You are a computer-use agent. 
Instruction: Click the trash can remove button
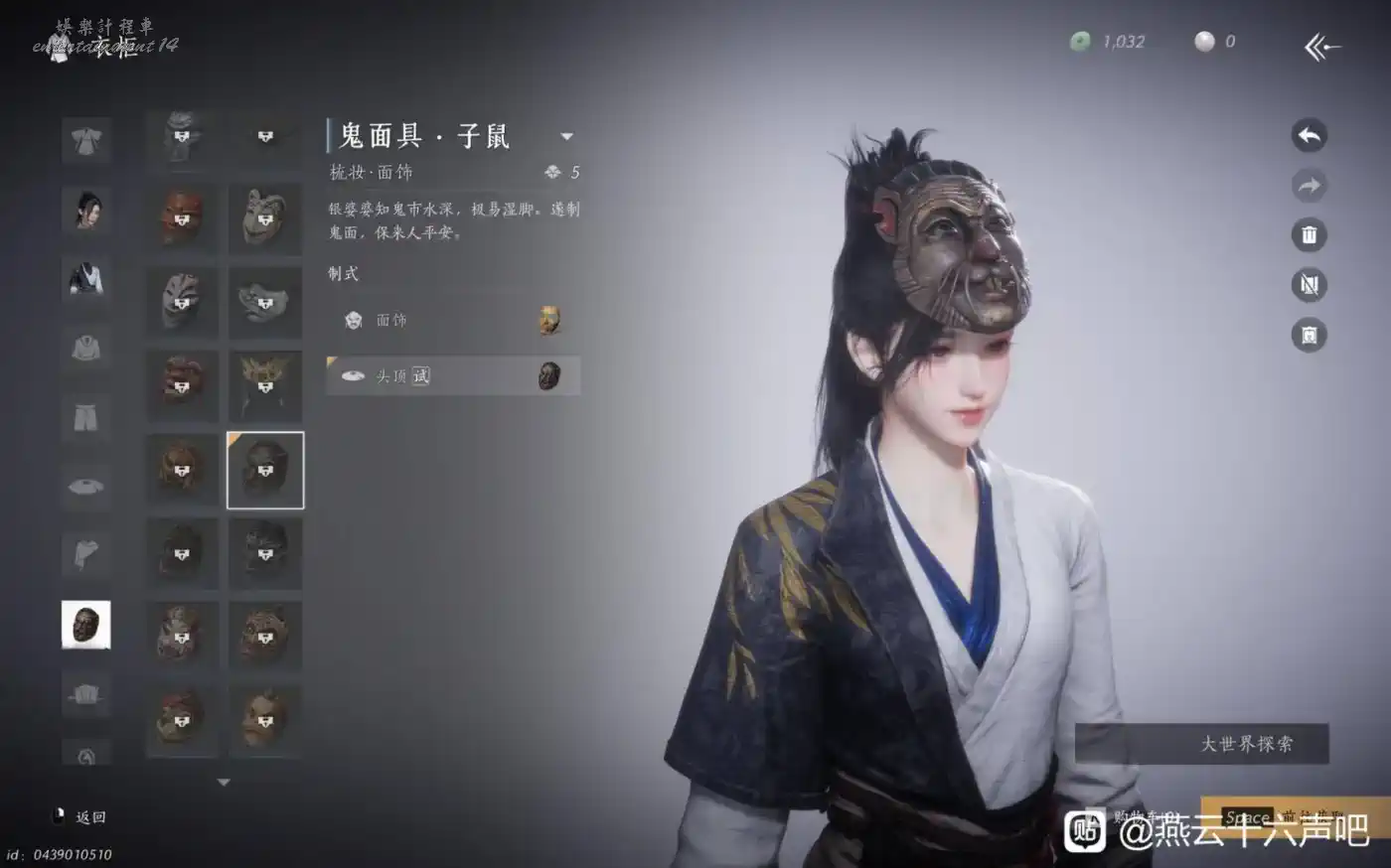pyautogui.click(x=1309, y=235)
